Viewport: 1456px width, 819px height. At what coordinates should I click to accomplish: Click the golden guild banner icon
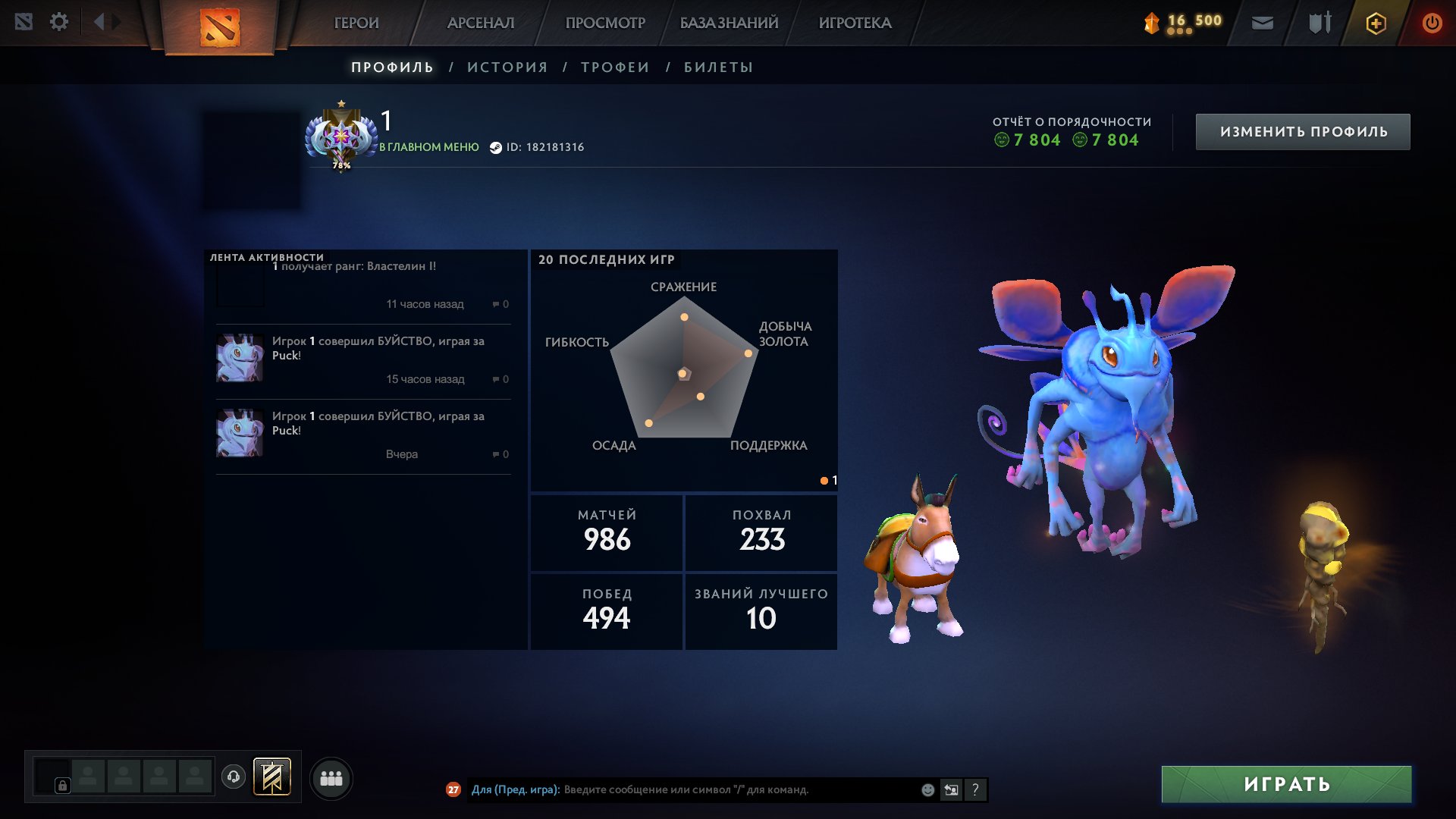coord(273,777)
